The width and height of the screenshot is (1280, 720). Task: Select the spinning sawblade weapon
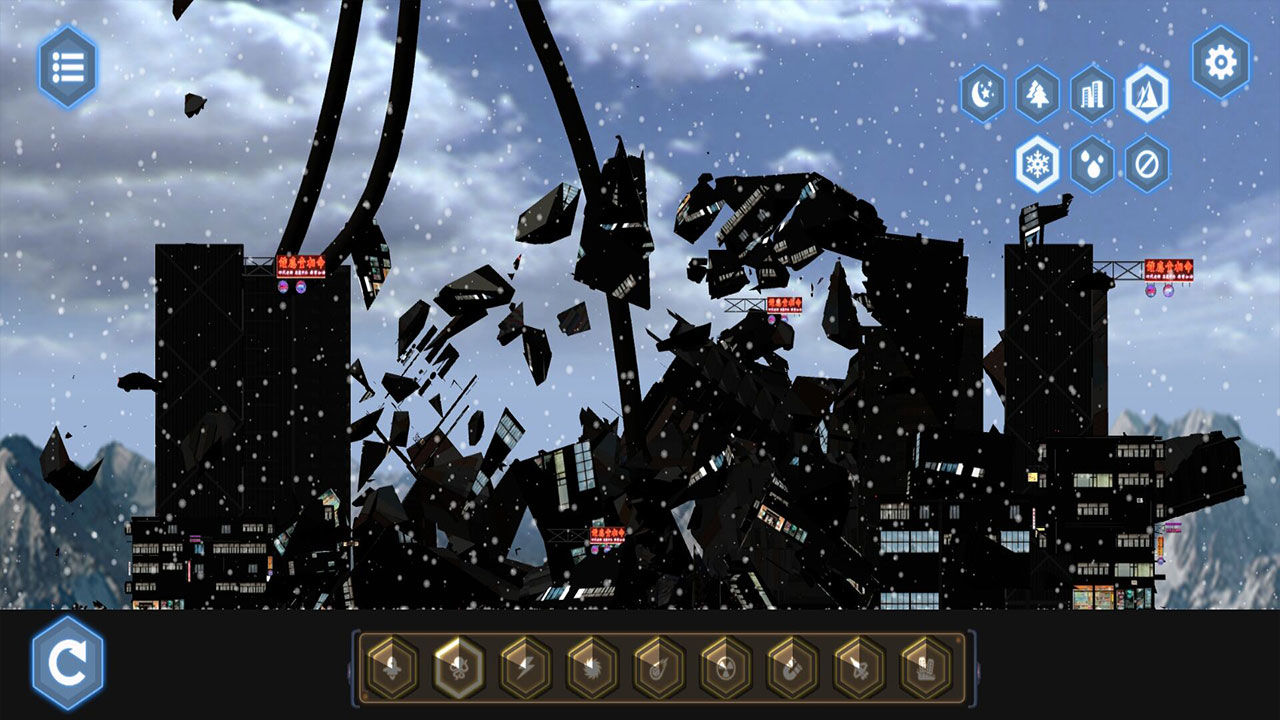(592, 667)
